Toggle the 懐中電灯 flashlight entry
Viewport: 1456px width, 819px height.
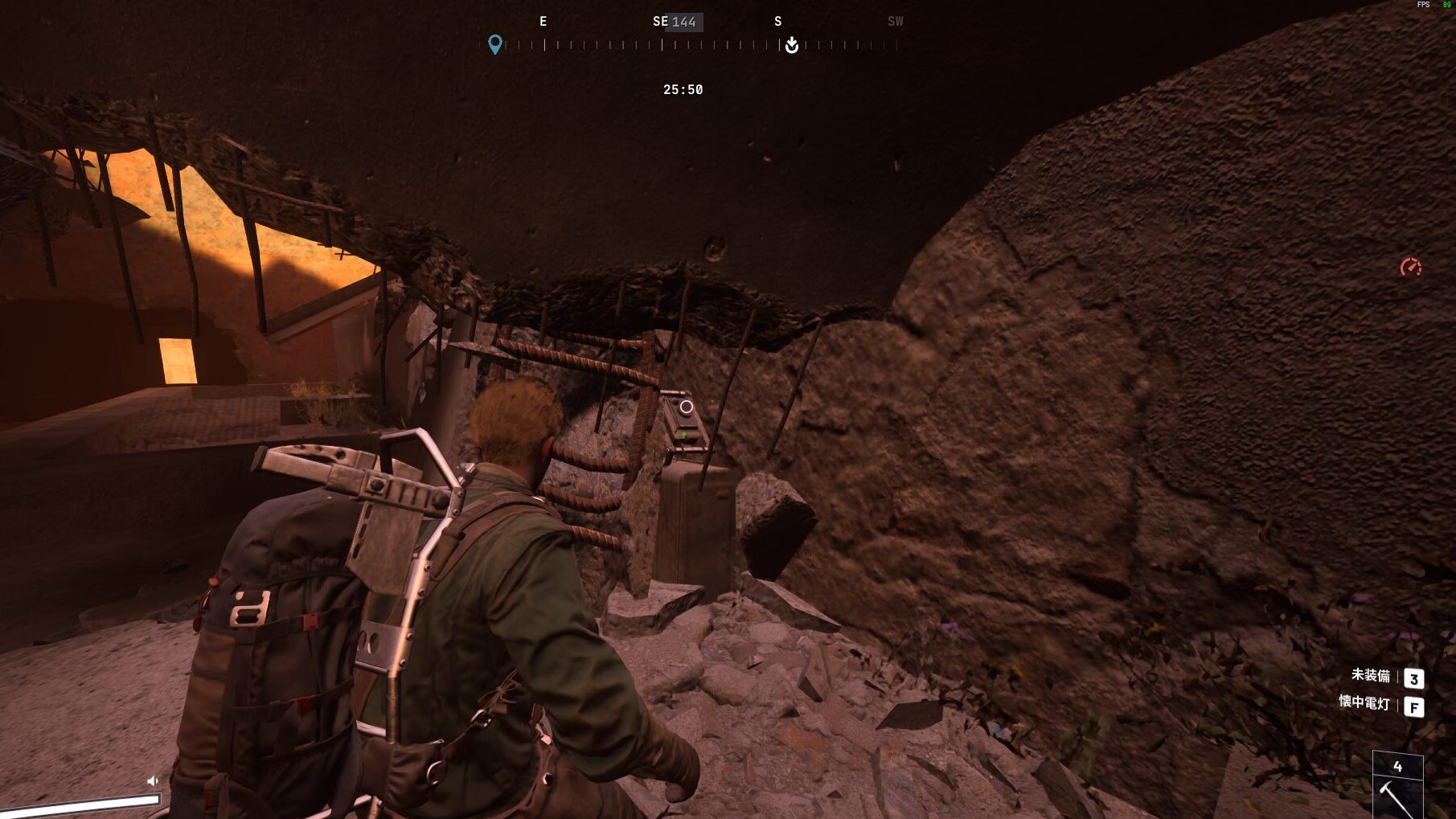(1364, 703)
